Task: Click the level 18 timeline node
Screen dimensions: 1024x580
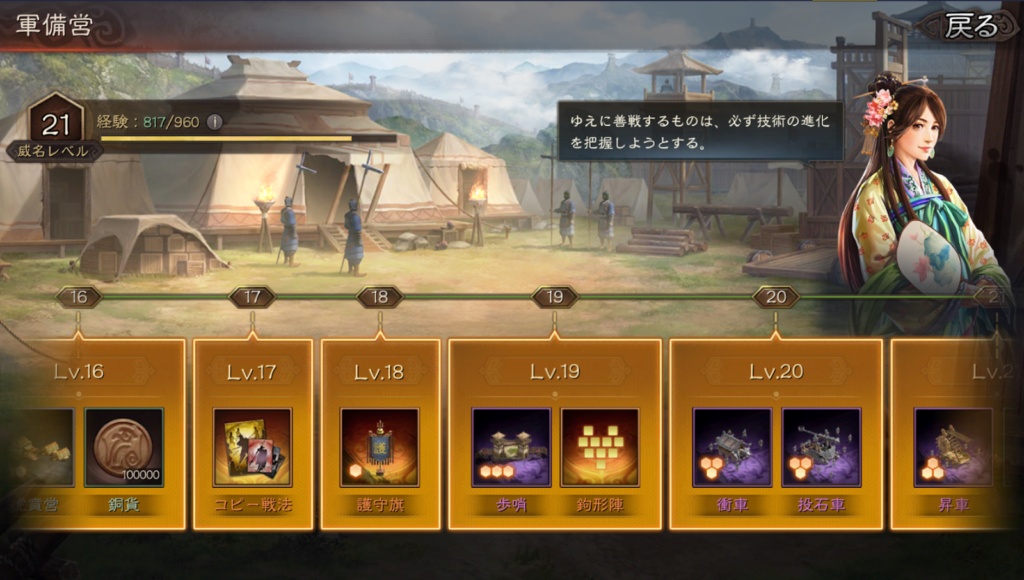Action: [380, 297]
